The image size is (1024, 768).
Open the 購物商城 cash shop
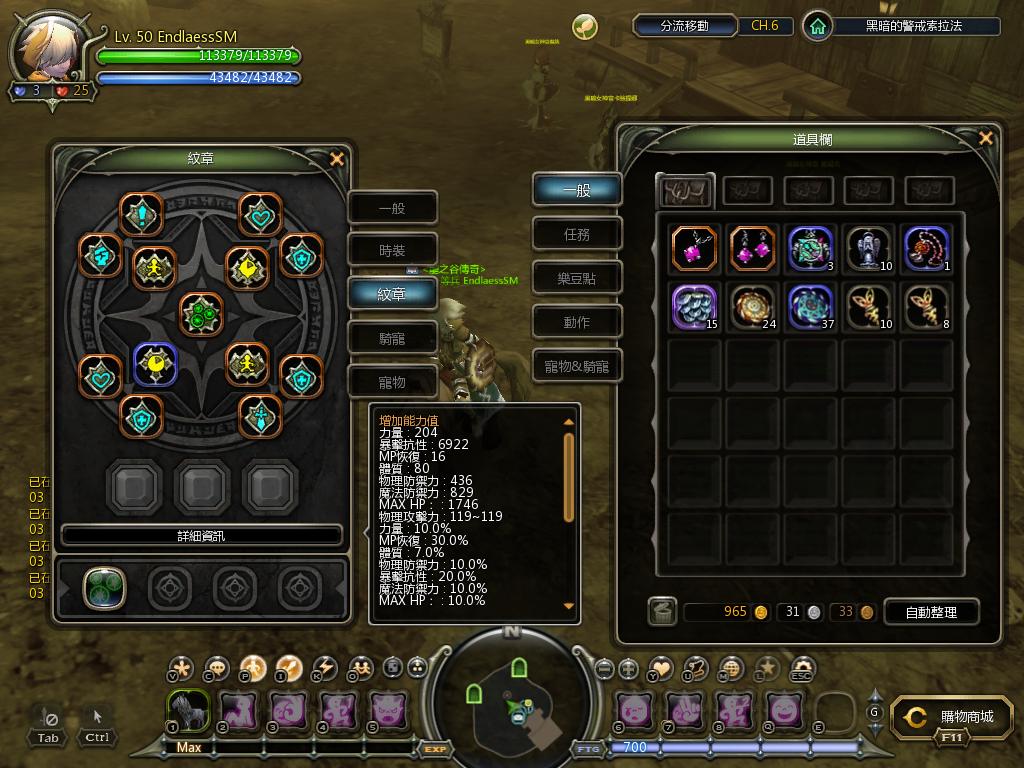point(955,718)
